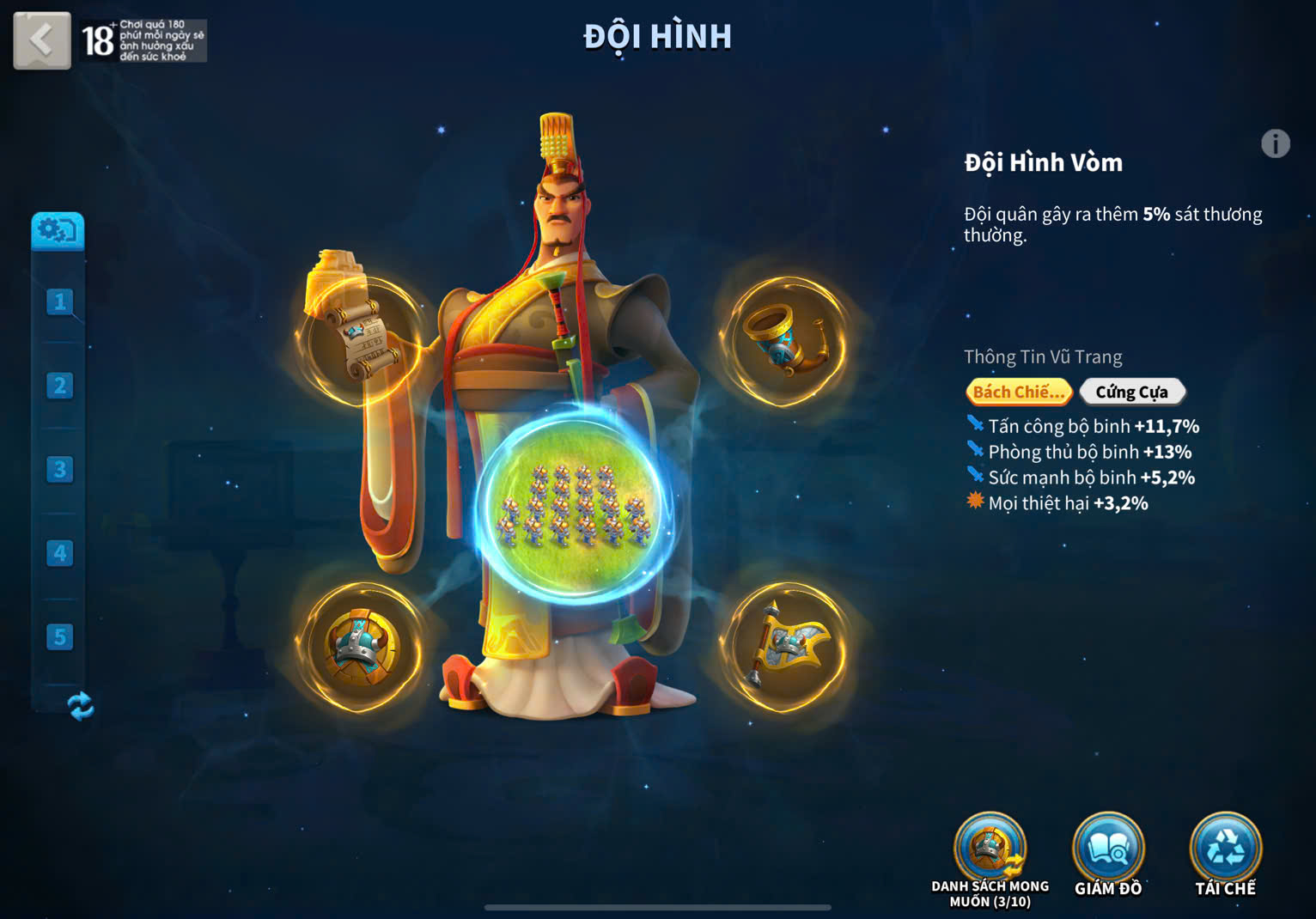Viewport: 1316px width, 919px height.
Task: Select the scroll armament slot
Action: (360, 340)
